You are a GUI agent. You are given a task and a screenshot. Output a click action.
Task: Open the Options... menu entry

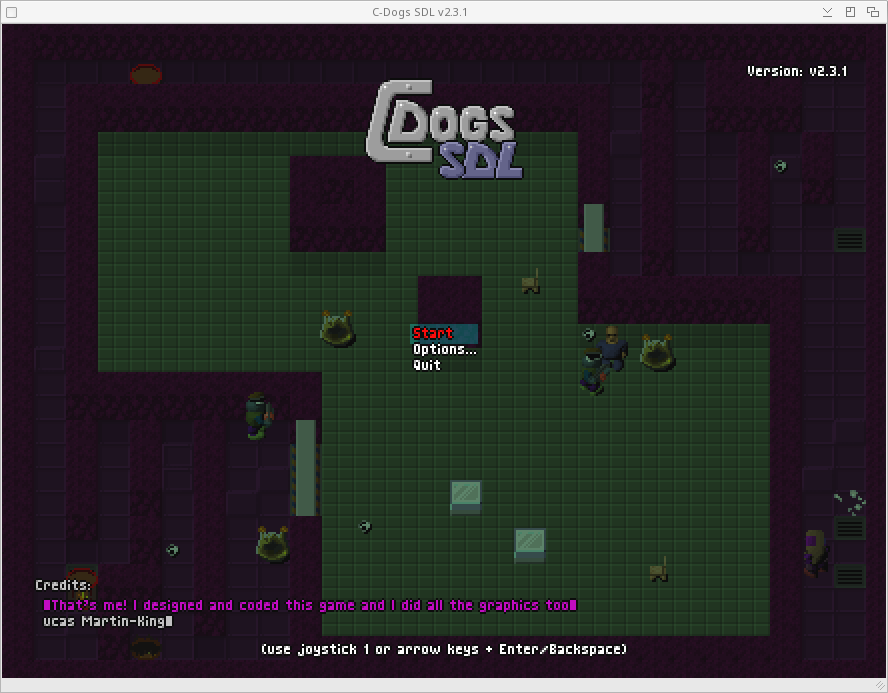[444, 349]
